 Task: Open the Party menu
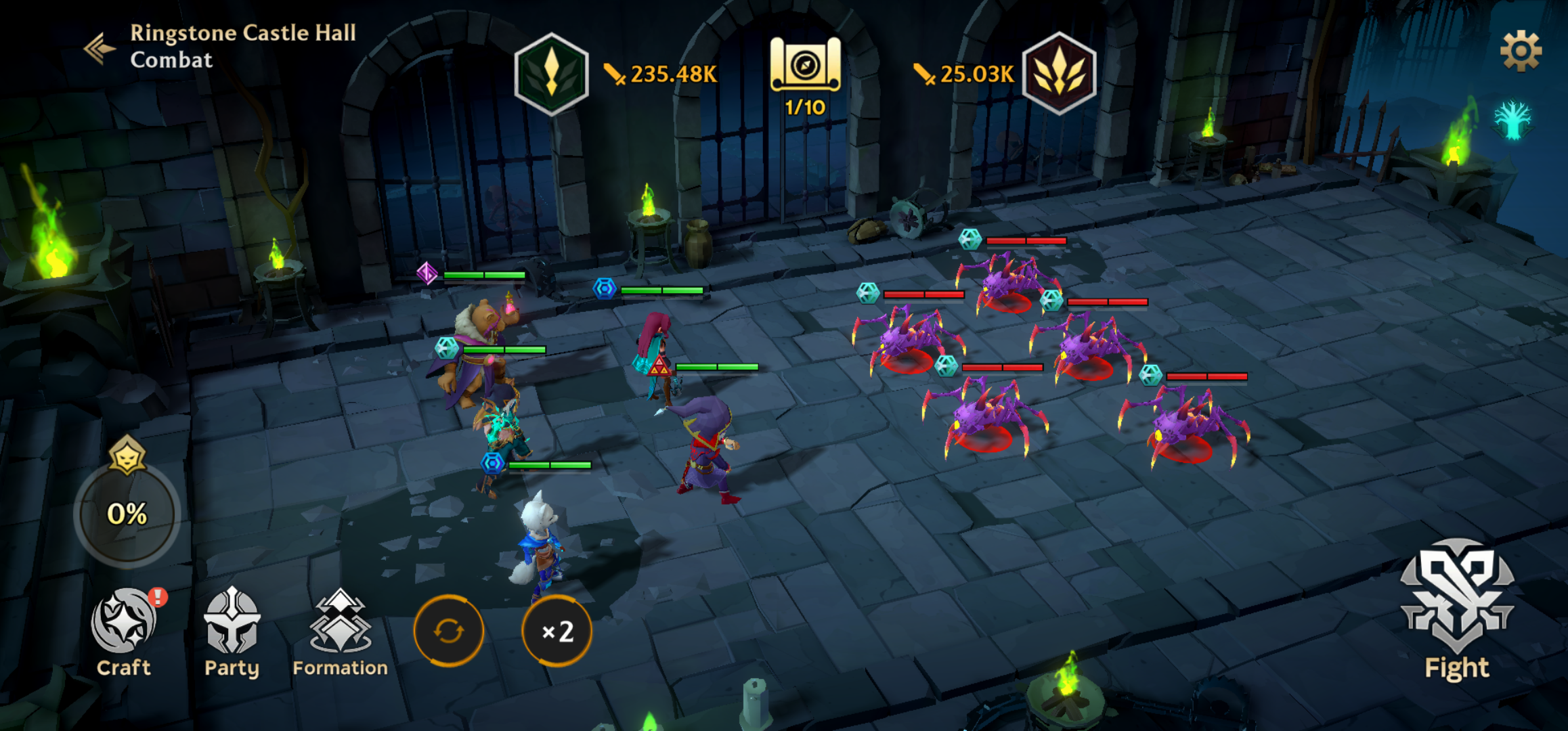pyautogui.click(x=232, y=631)
